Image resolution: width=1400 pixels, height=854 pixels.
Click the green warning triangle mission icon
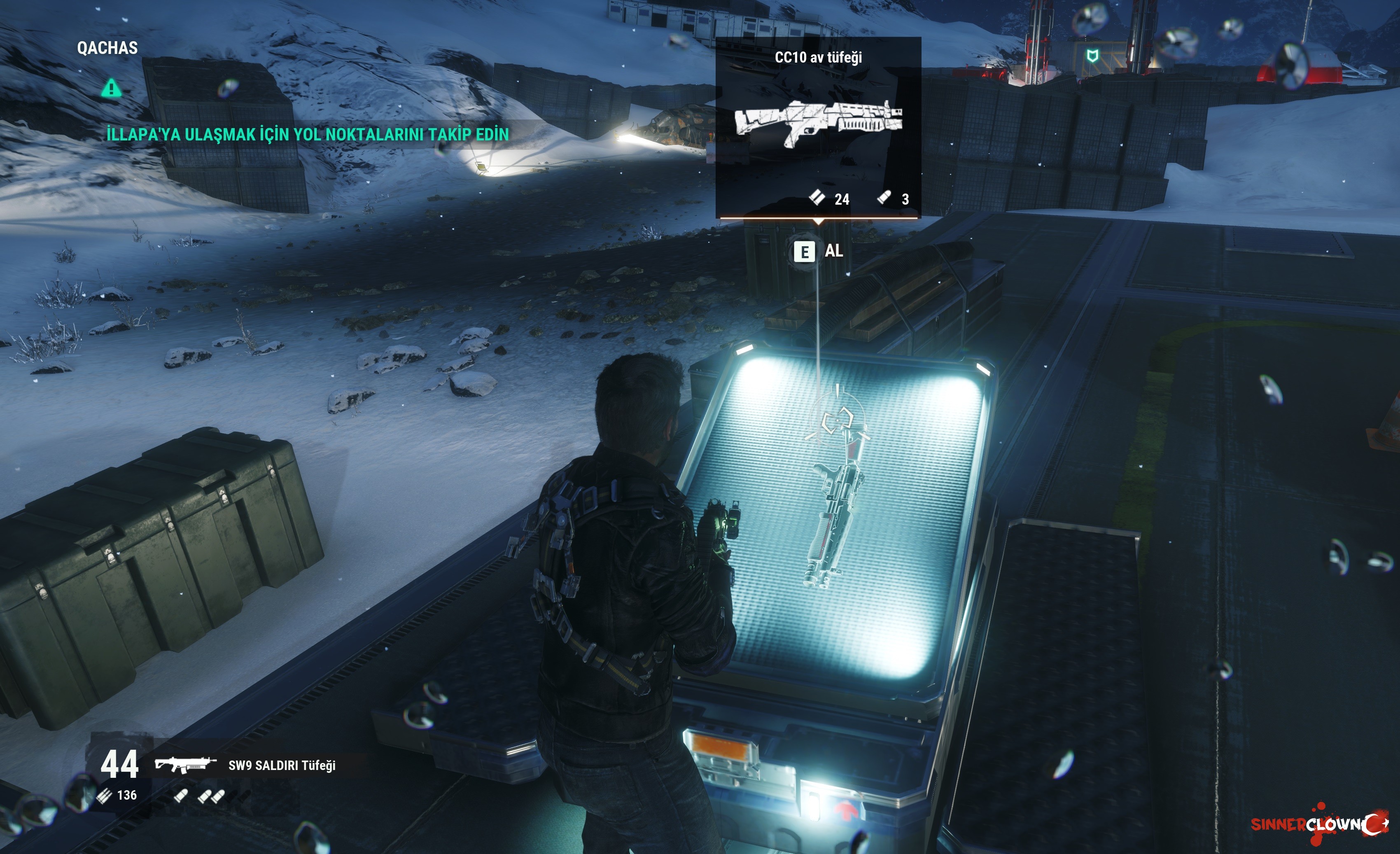[111, 88]
